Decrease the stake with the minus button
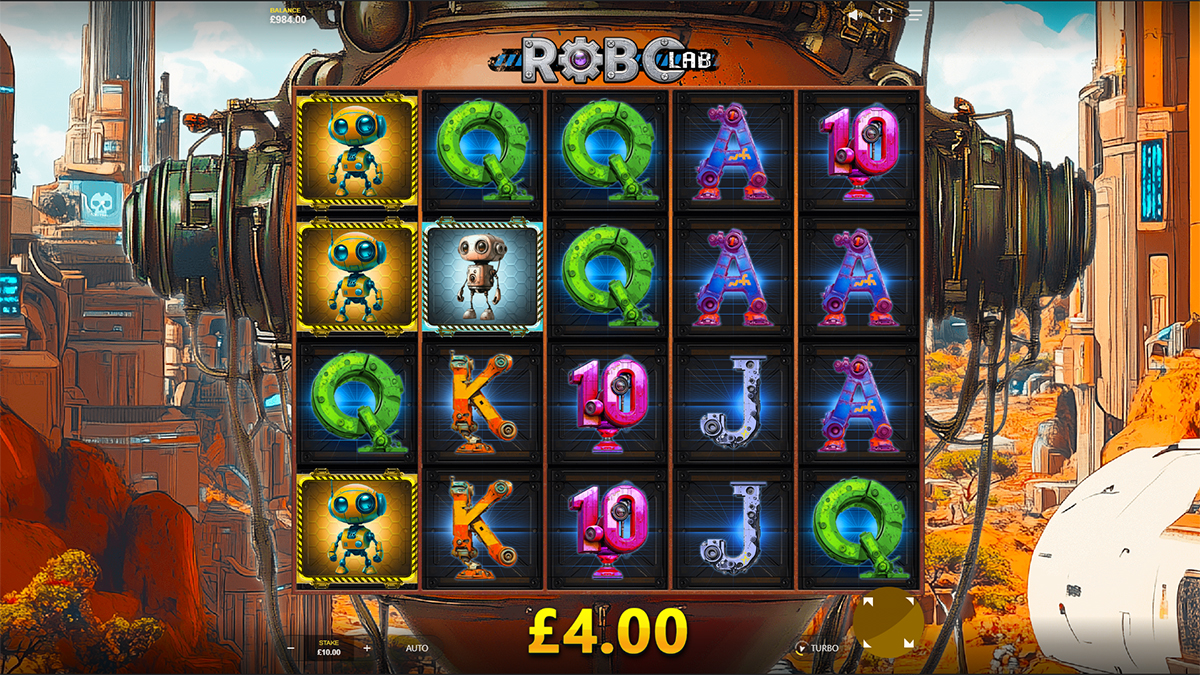The width and height of the screenshot is (1200, 675). (x=290, y=648)
